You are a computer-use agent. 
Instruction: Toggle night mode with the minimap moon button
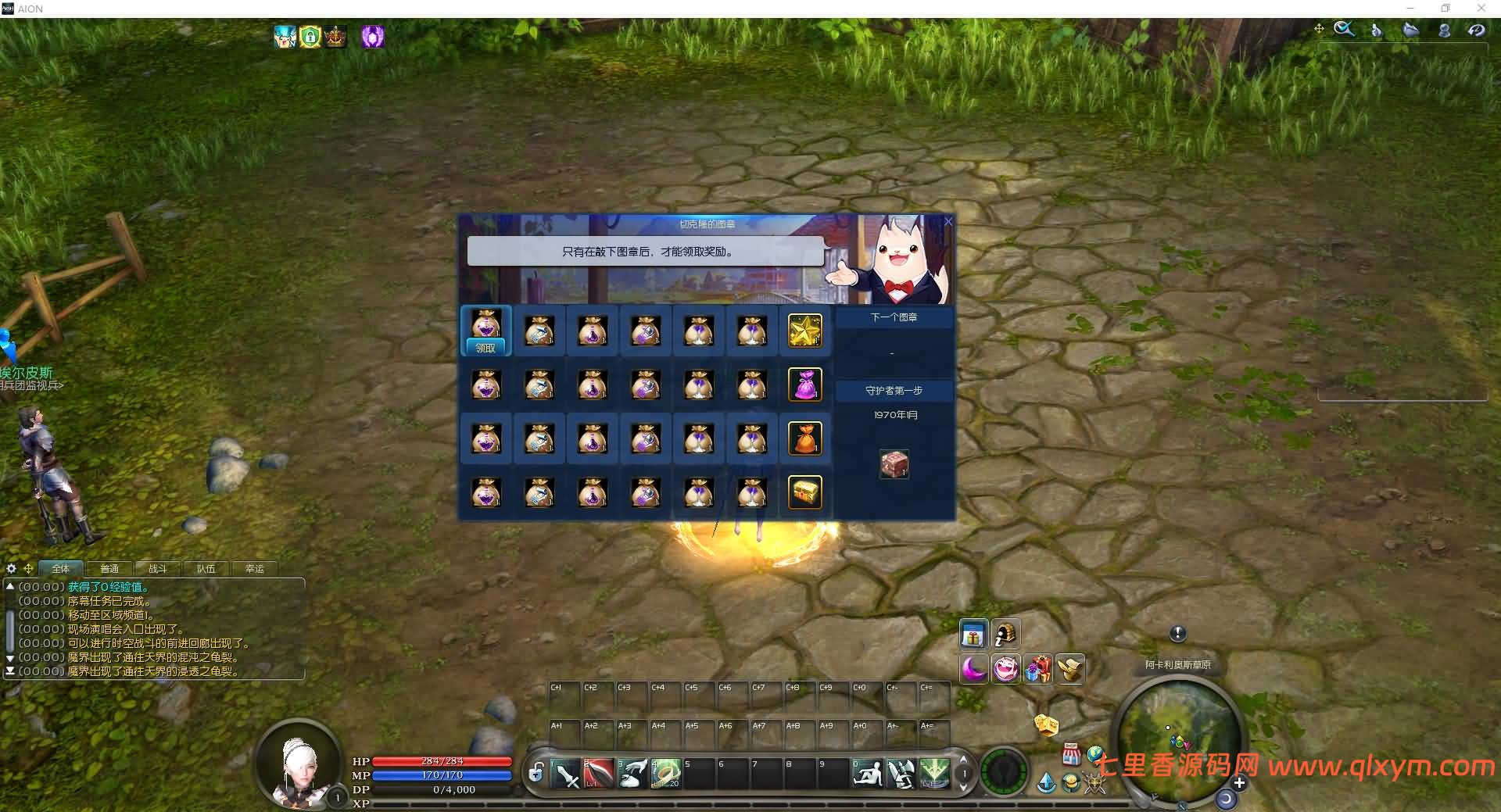(x=1225, y=798)
